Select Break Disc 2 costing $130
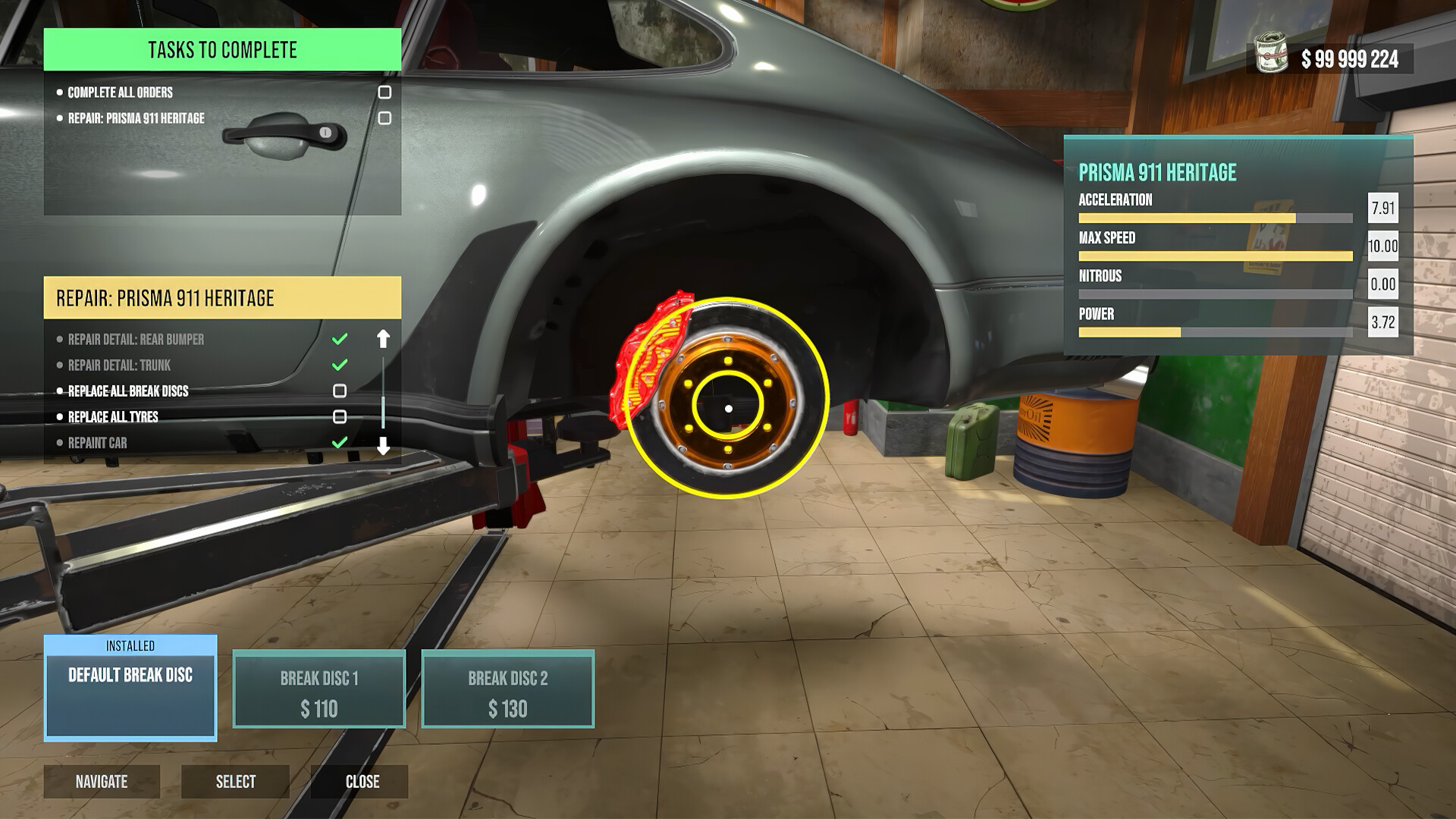The height and width of the screenshot is (819, 1456). 510,689
